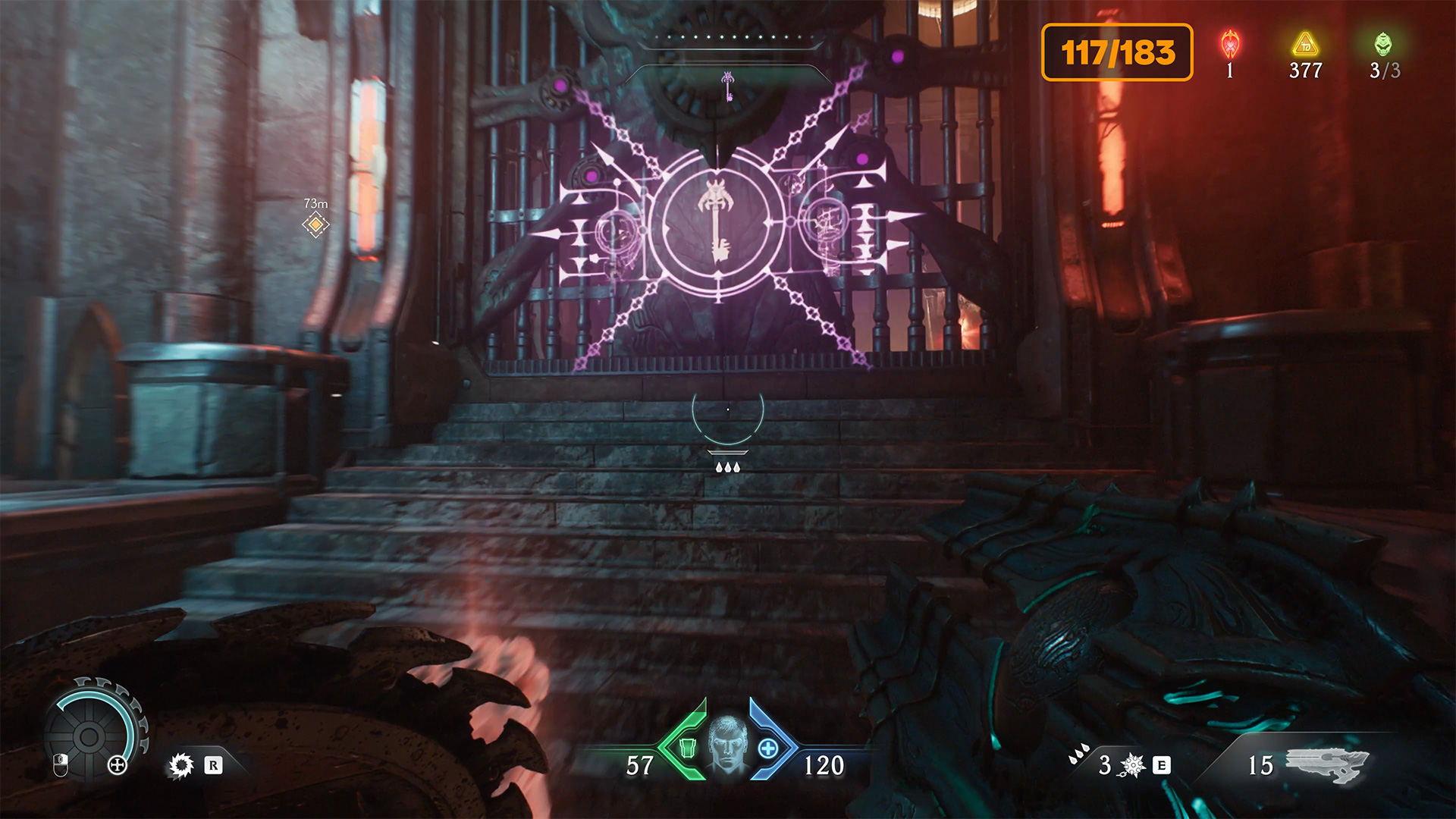The width and height of the screenshot is (1456, 819).
Task: Select the equipped weapon icon
Action: [1327, 764]
